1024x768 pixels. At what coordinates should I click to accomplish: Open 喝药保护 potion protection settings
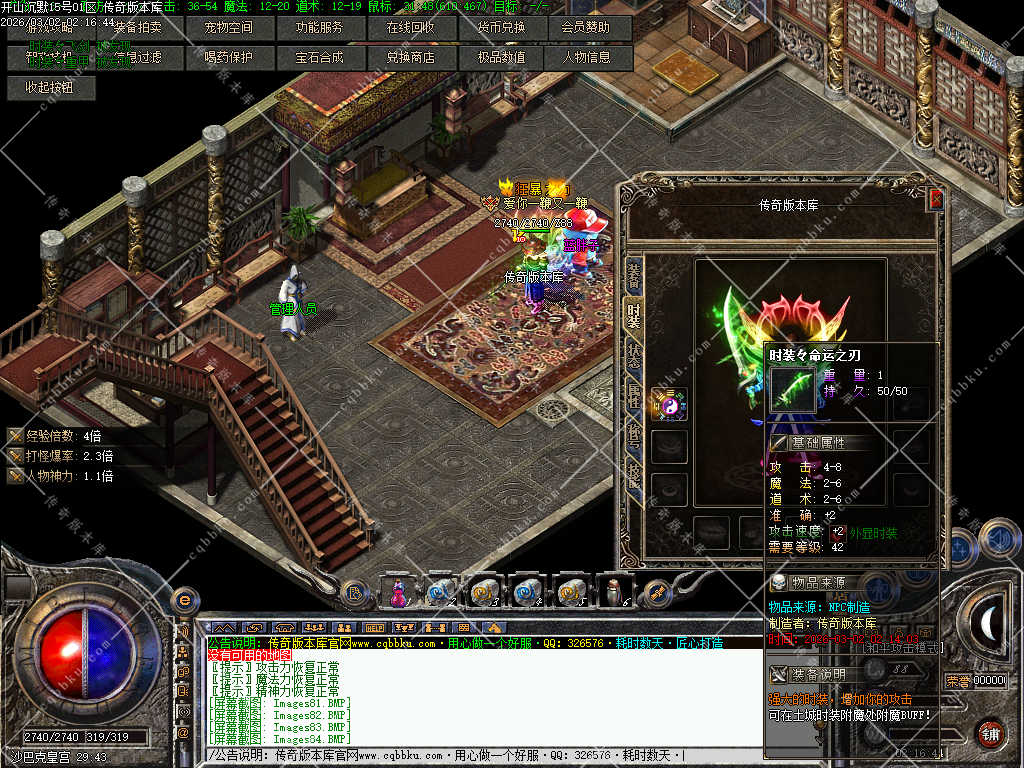click(228, 58)
